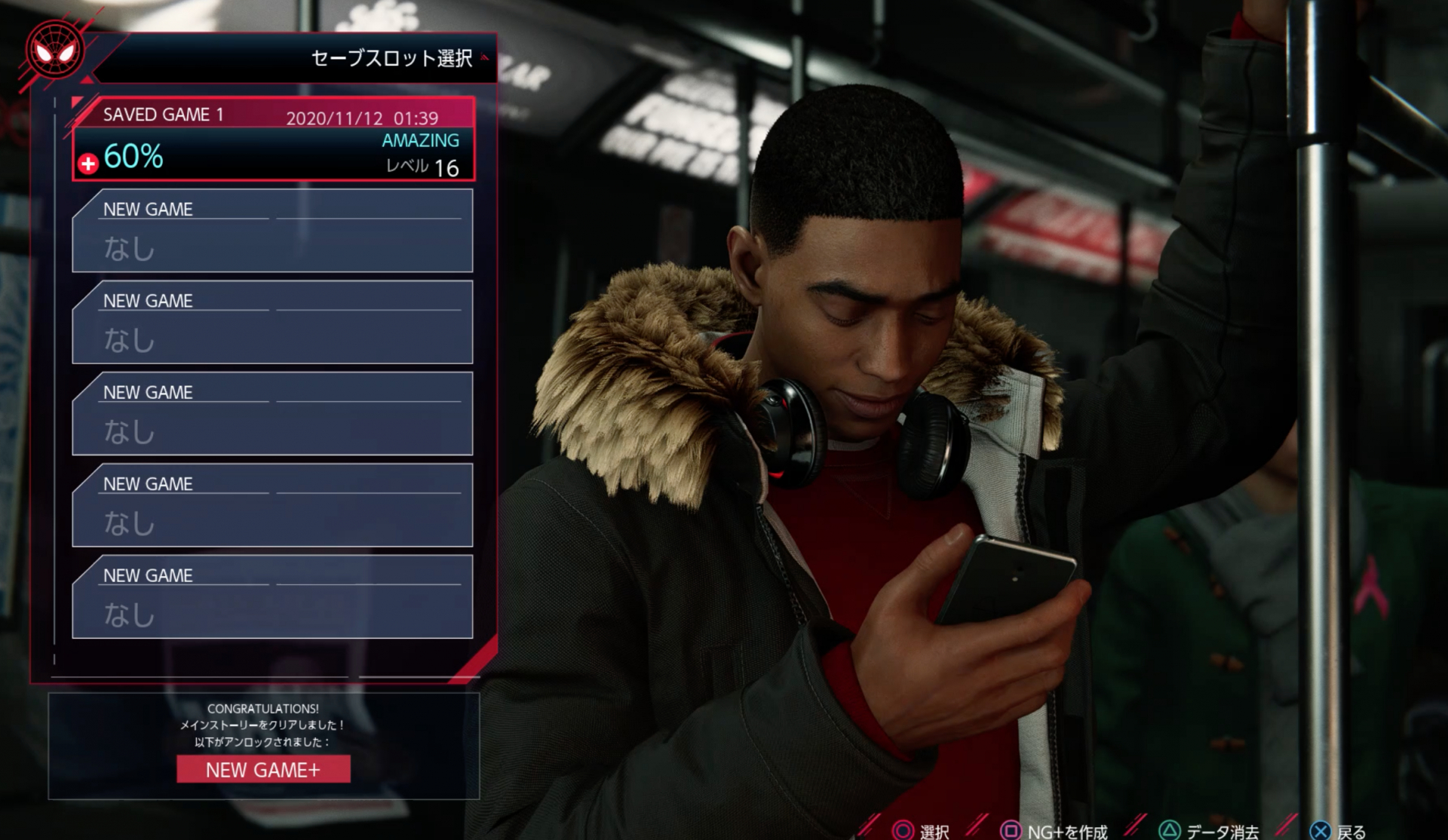
Task: Click the red plus icon beside 60%
Action: point(88,164)
